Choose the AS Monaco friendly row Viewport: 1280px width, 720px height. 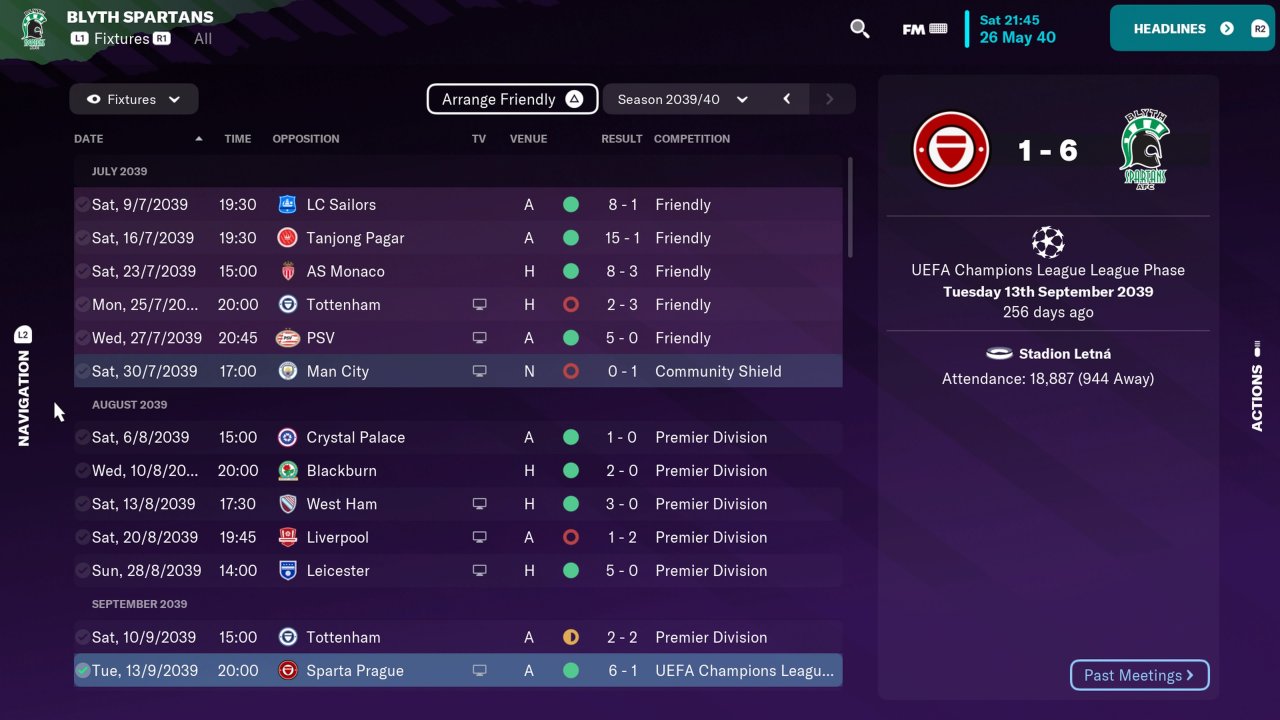coord(457,271)
